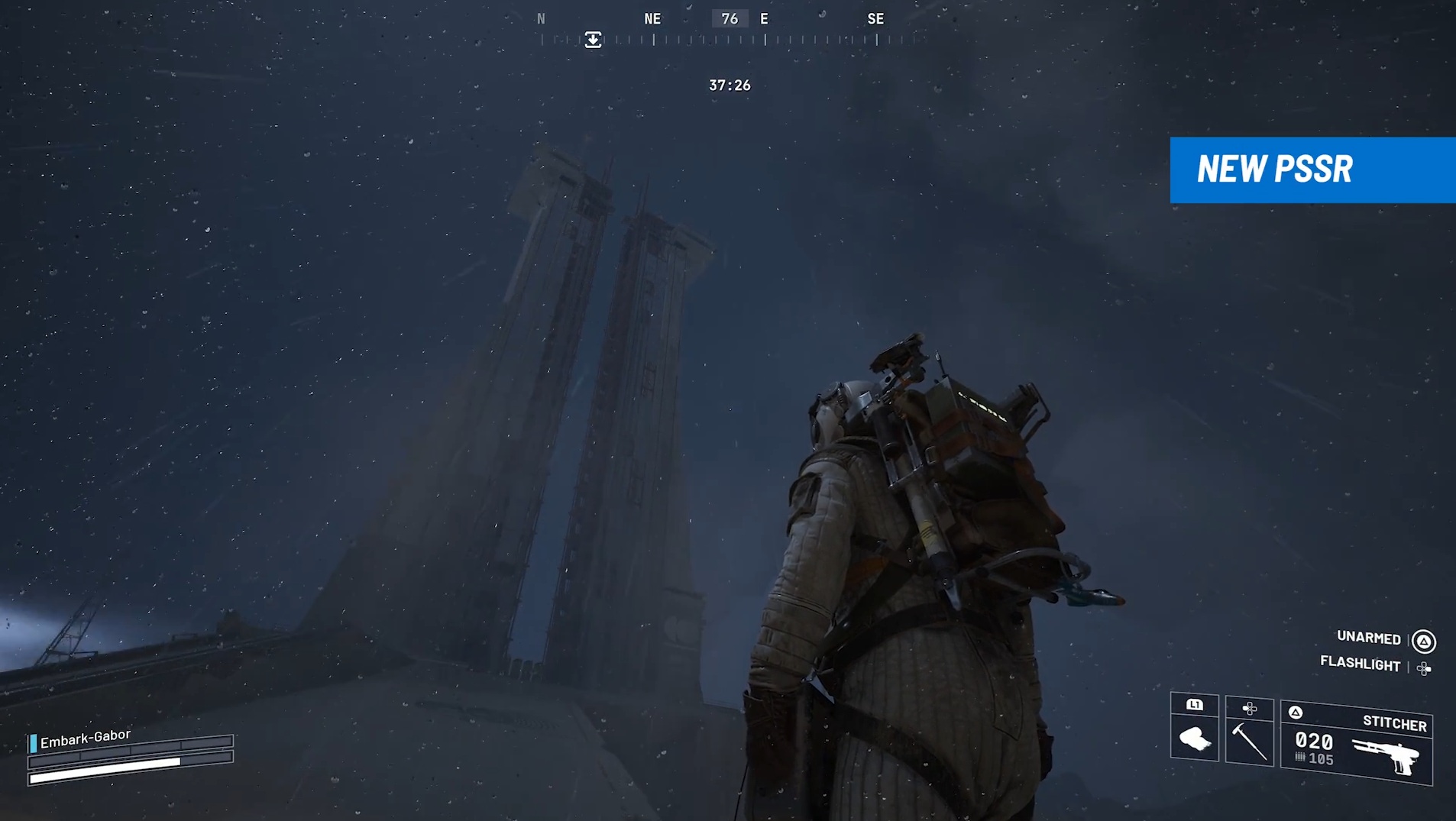
Task: Click the NEW PSSR overlay banner
Action: [x=1312, y=170]
